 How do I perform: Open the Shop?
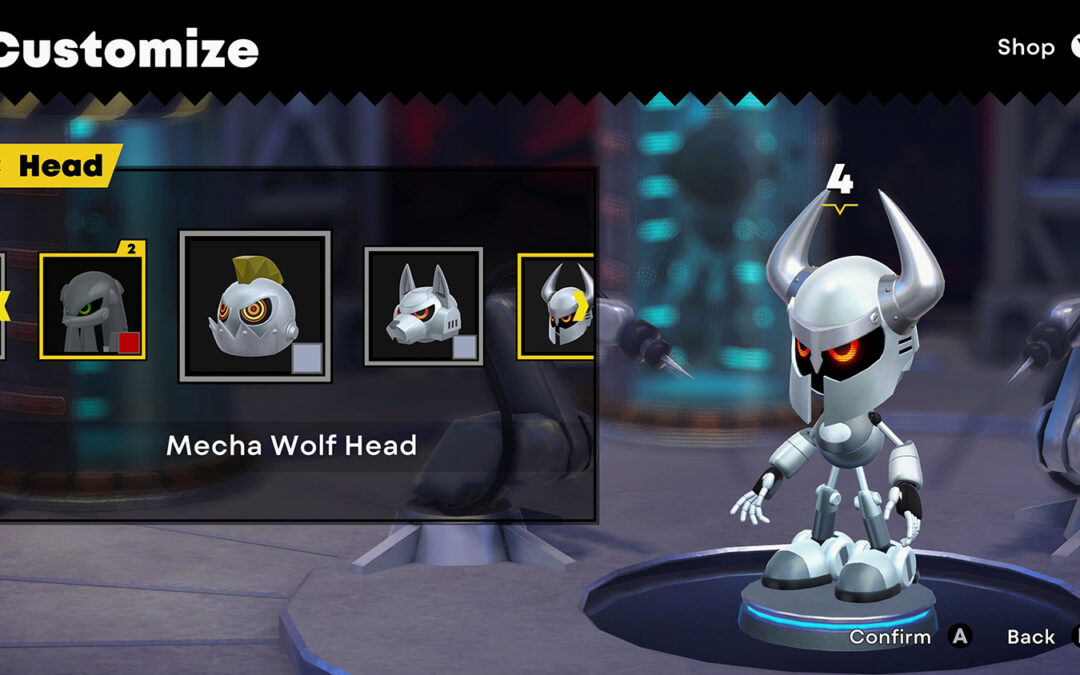coord(1026,47)
